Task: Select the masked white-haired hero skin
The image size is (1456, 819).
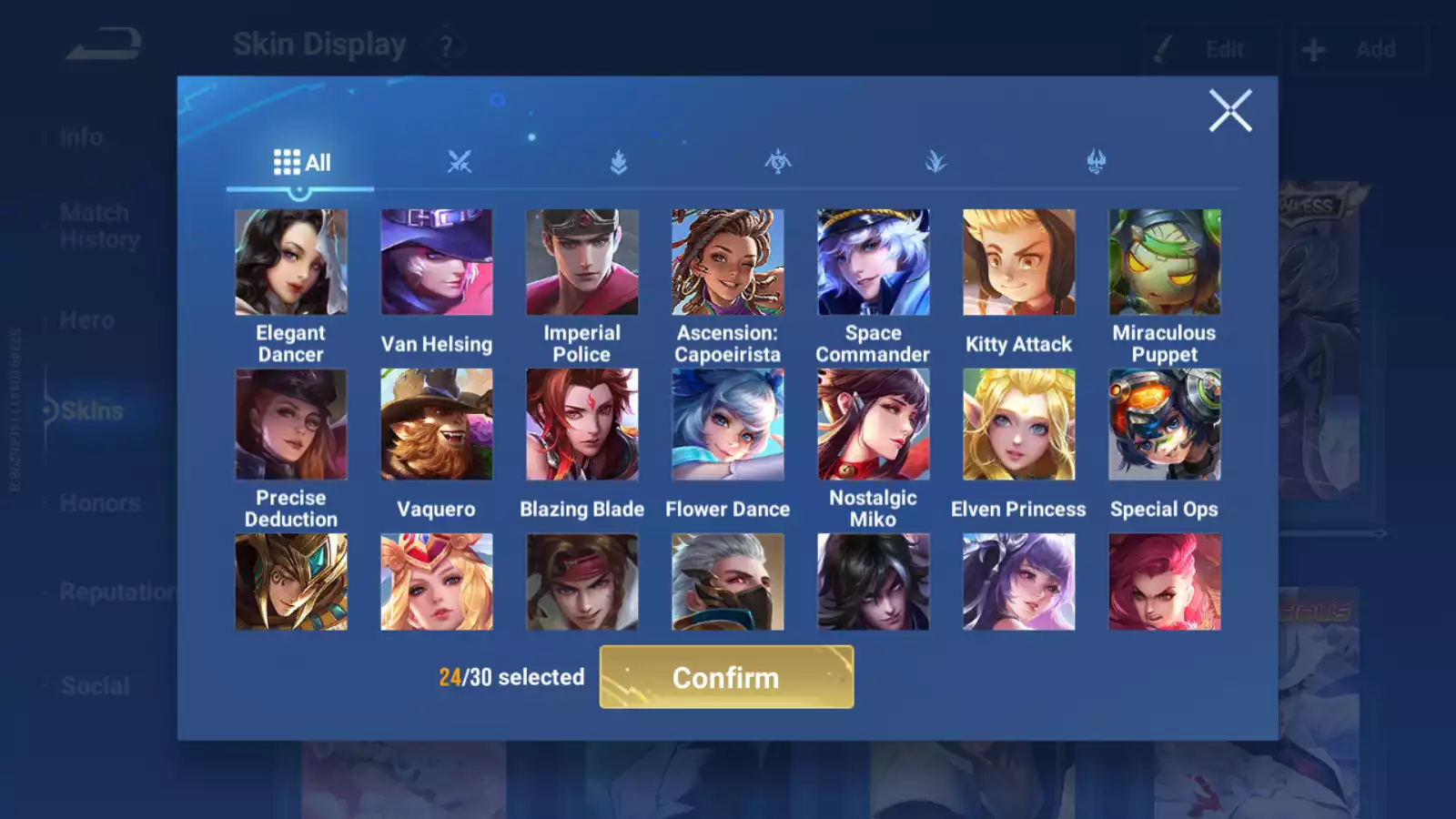Action: (x=728, y=582)
